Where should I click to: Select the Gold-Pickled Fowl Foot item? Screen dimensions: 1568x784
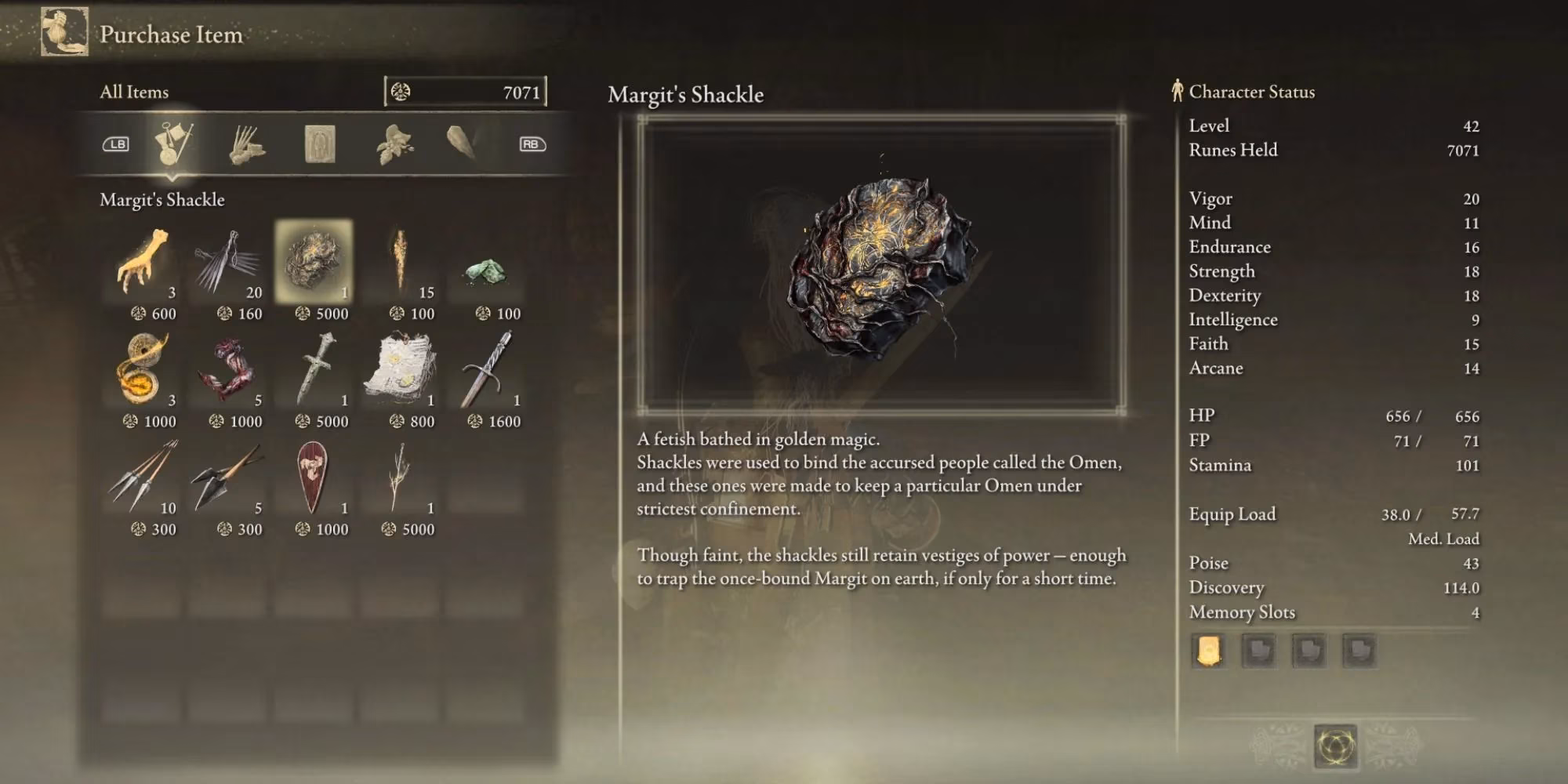point(143,262)
